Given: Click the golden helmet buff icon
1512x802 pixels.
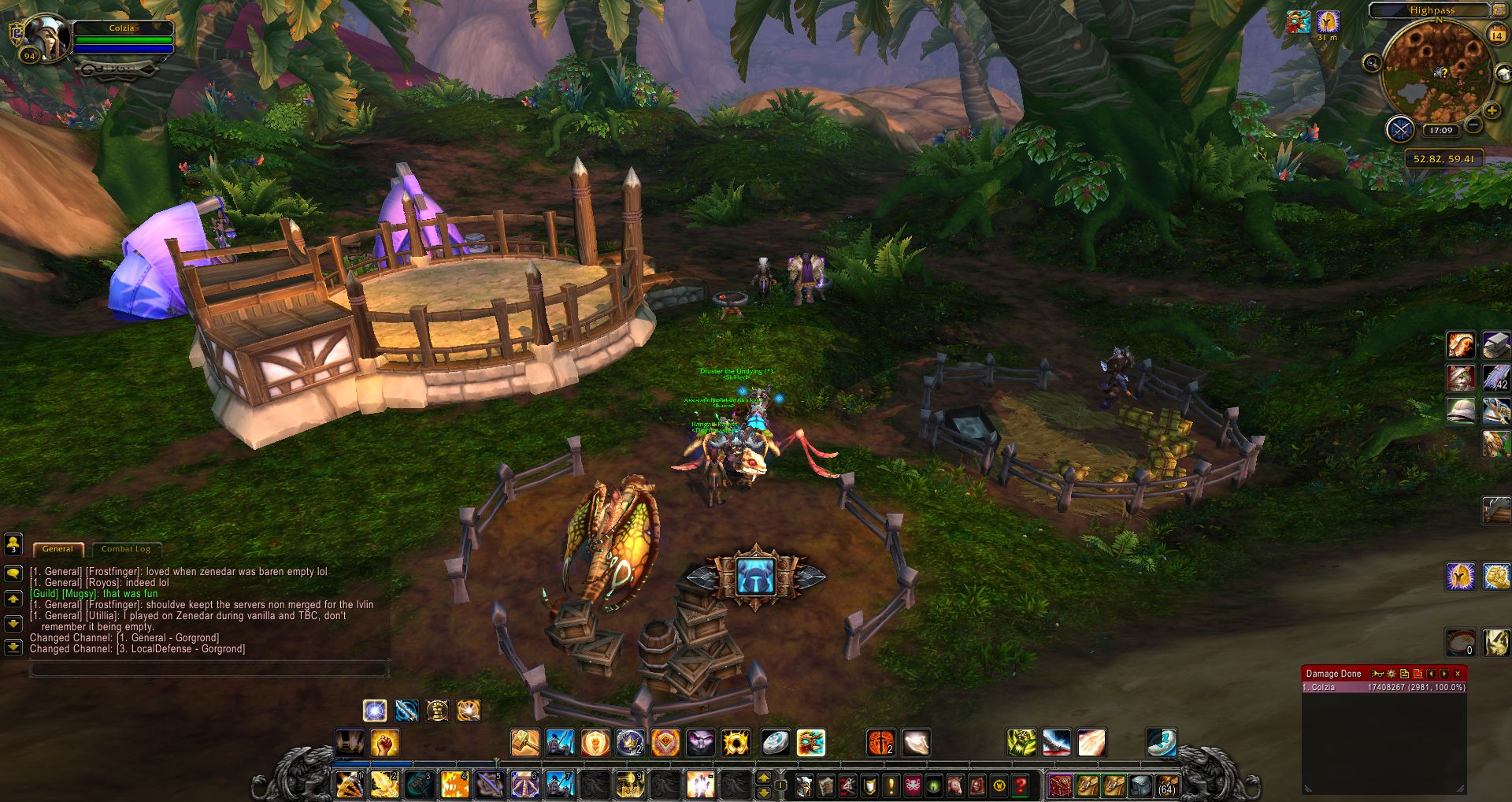Looking at the screenshot, I should tap(1328, 22).
